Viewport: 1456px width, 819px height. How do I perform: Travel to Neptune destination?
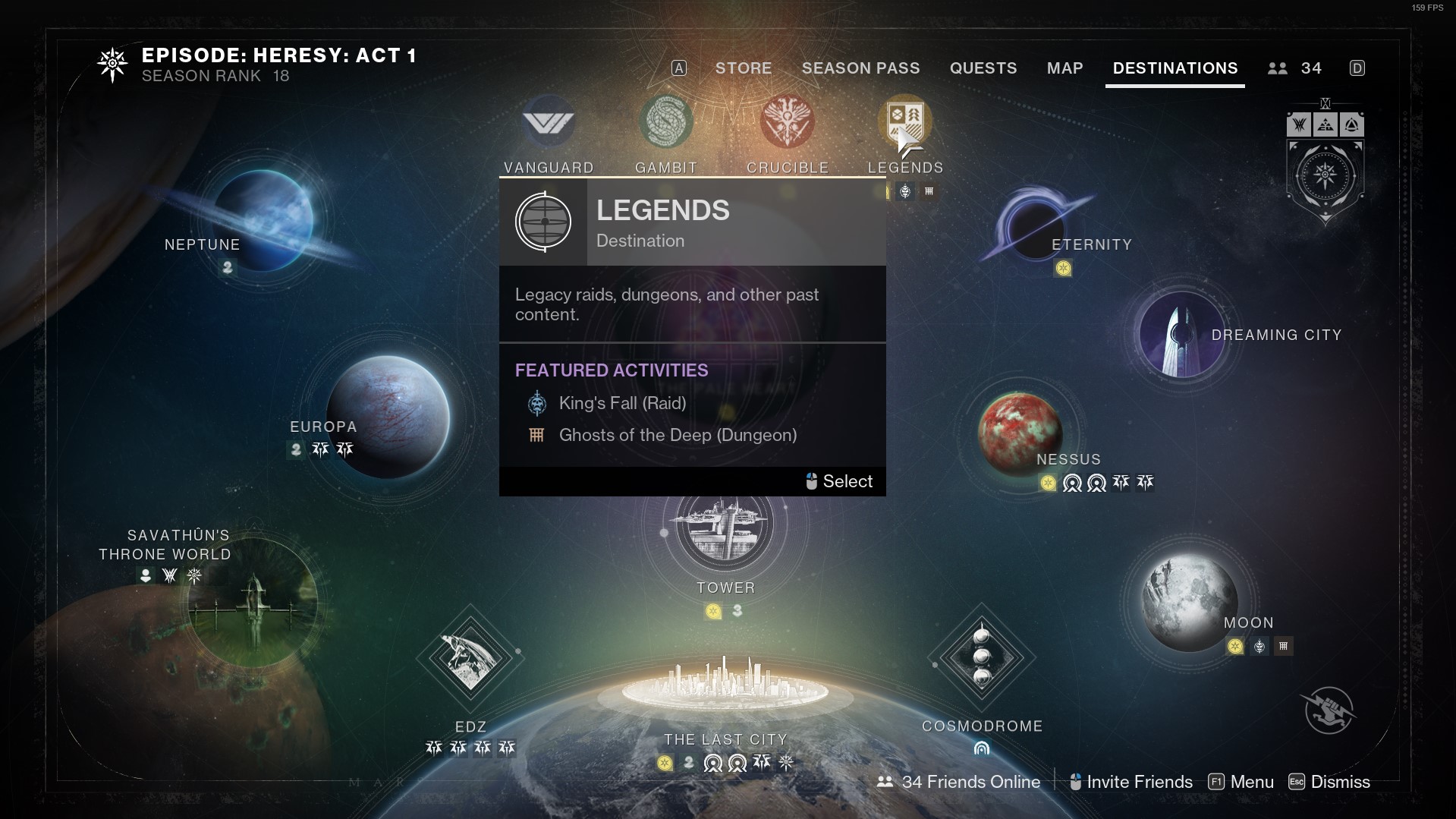click(x=263, y=220)
